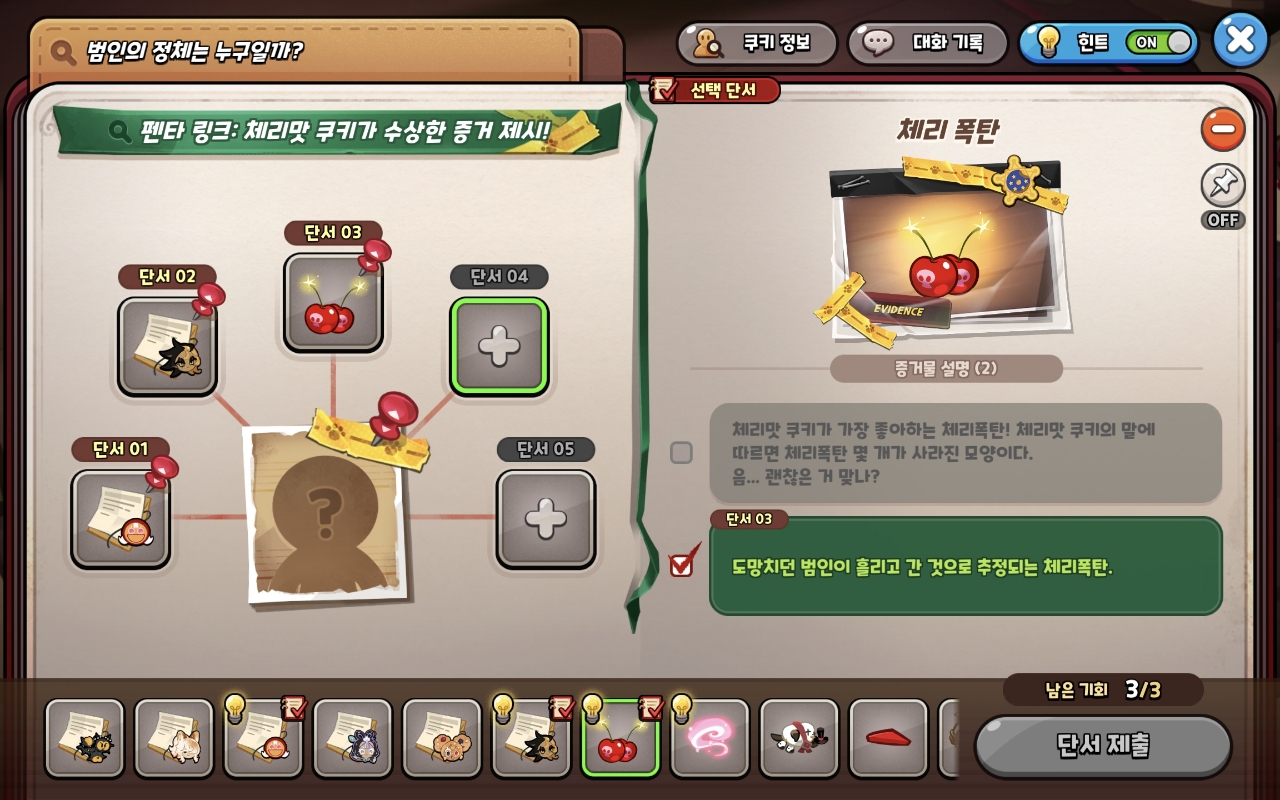Select the empty 단서 05 clue slot

pyautogui.click(x=546, y=518)
